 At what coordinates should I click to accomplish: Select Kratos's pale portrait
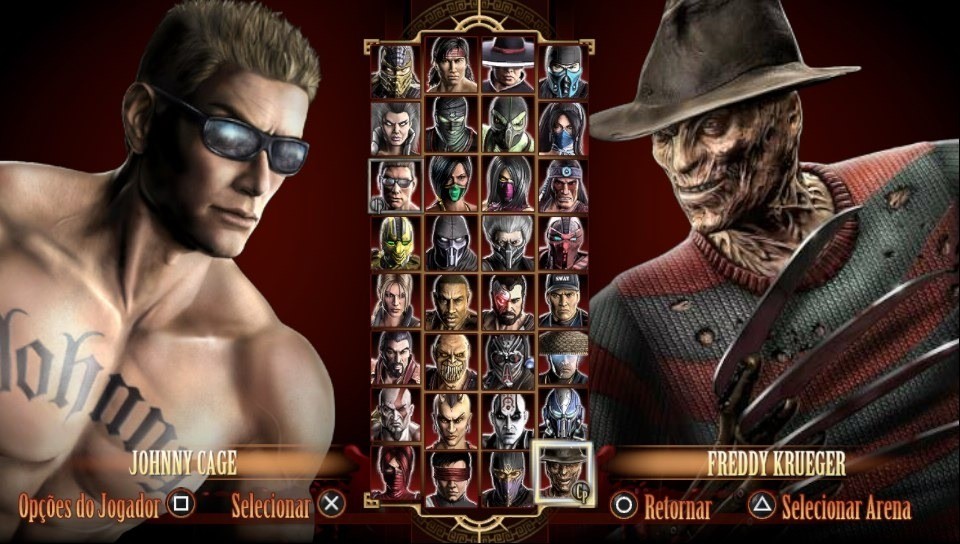coord(396,417)
